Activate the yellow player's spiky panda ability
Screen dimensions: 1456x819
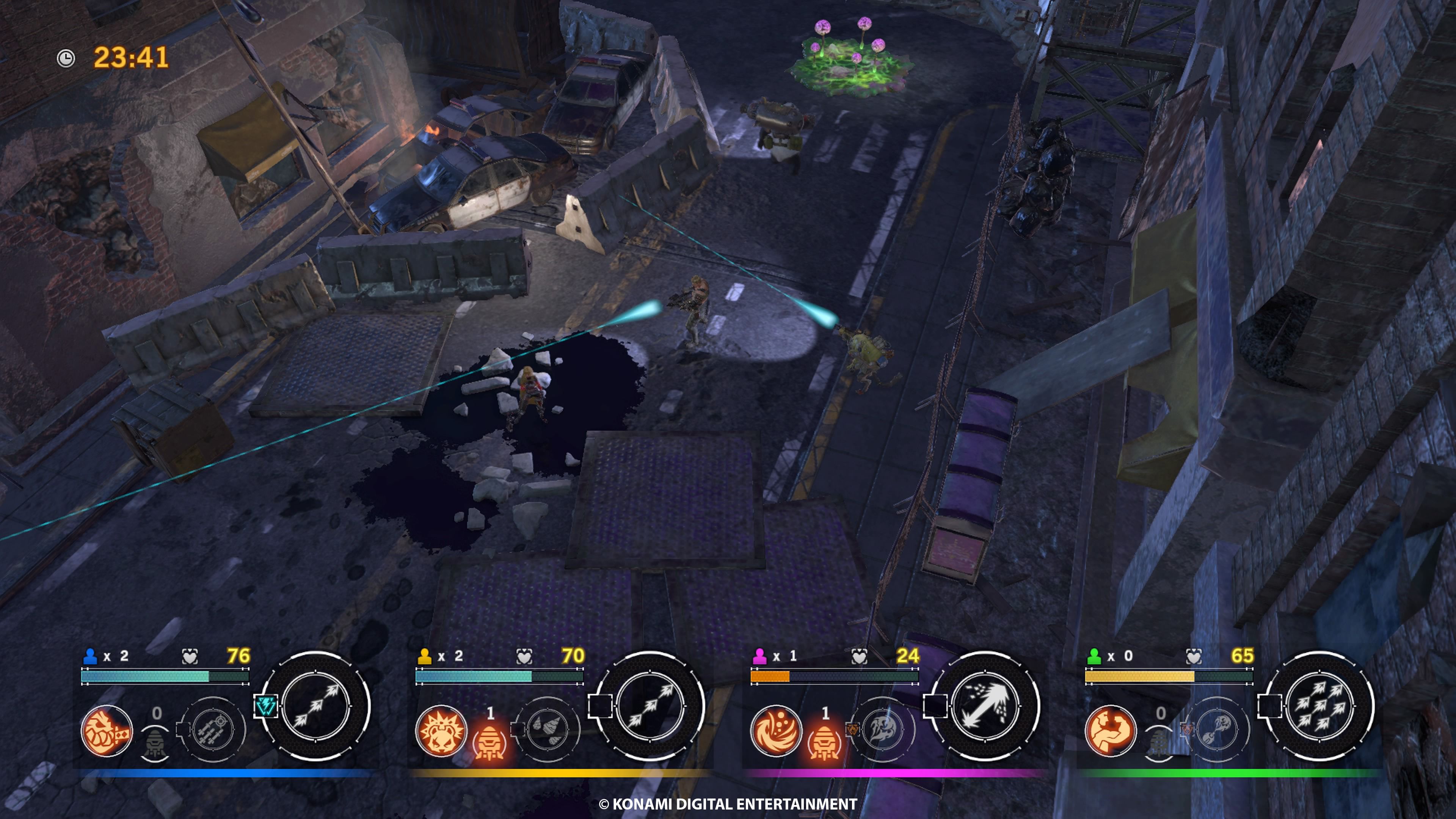coord(441,731)
